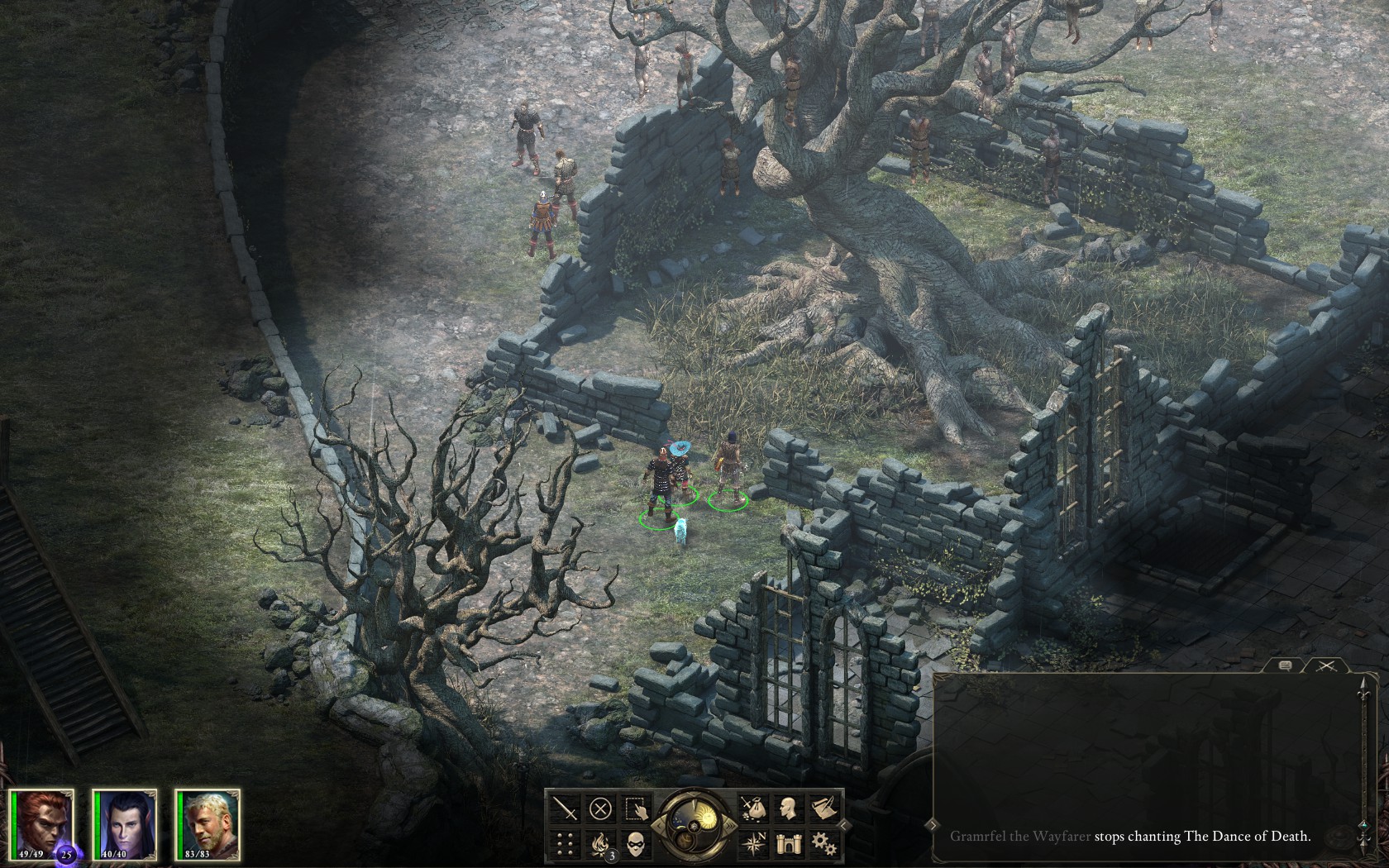Open game Options with the gears icon
Image resolution: width=1389 pixels, height=868 pixels.
825,843
